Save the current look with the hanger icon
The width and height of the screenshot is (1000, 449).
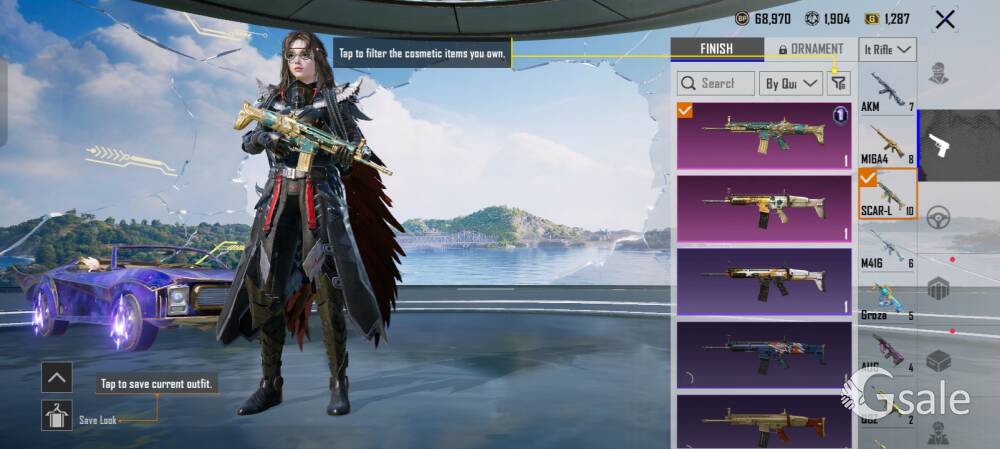point(56,415)
